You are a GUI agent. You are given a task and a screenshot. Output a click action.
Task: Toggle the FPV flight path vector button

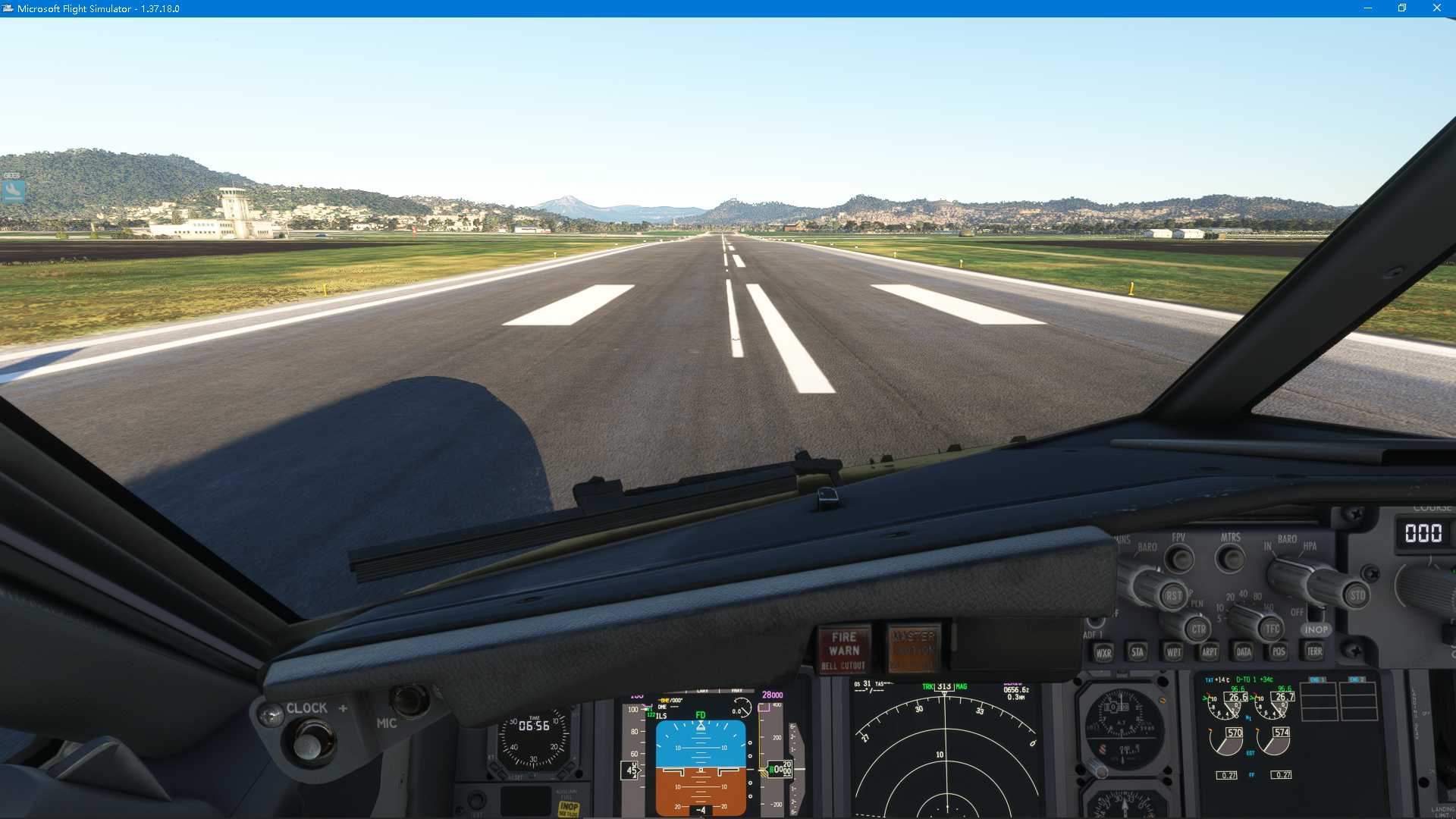point(1181,558)
